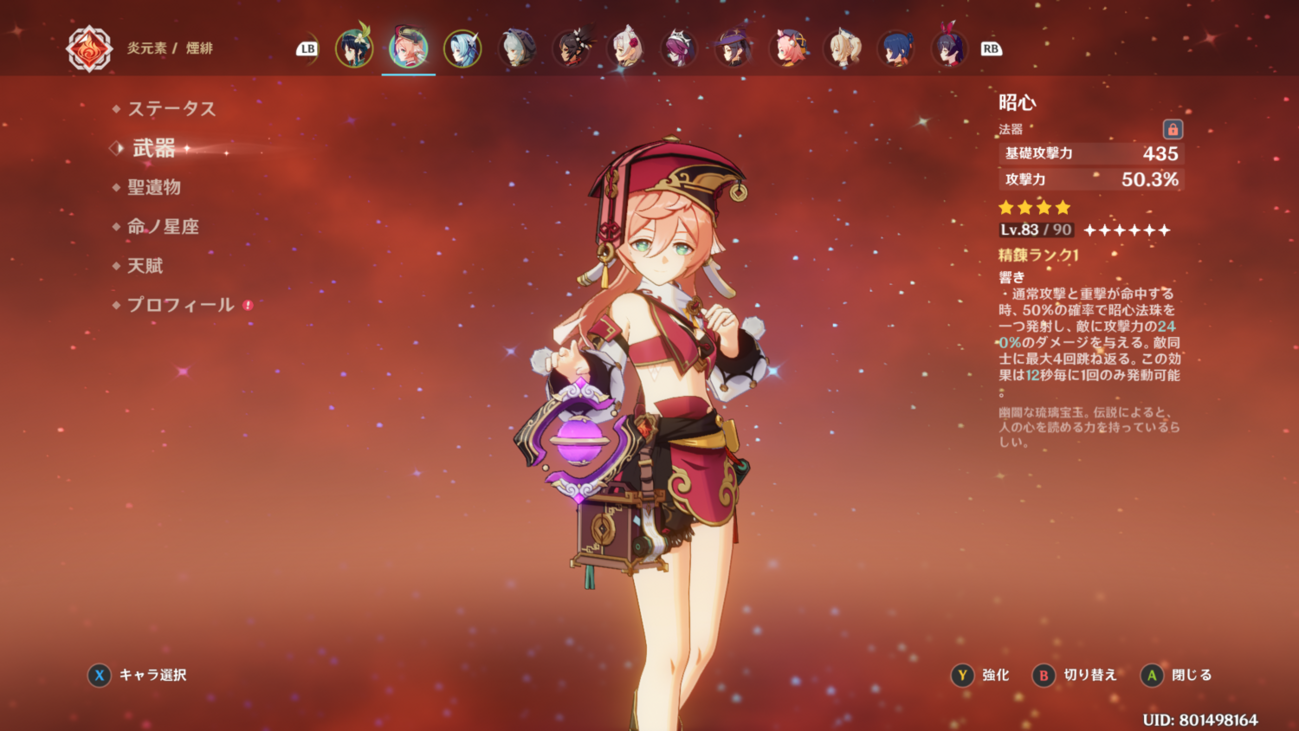The width and height of the screenshot is (1299, 731).
Task: Select Xinyan's spiky dark-haired portrait
Action: coord(572,48)
